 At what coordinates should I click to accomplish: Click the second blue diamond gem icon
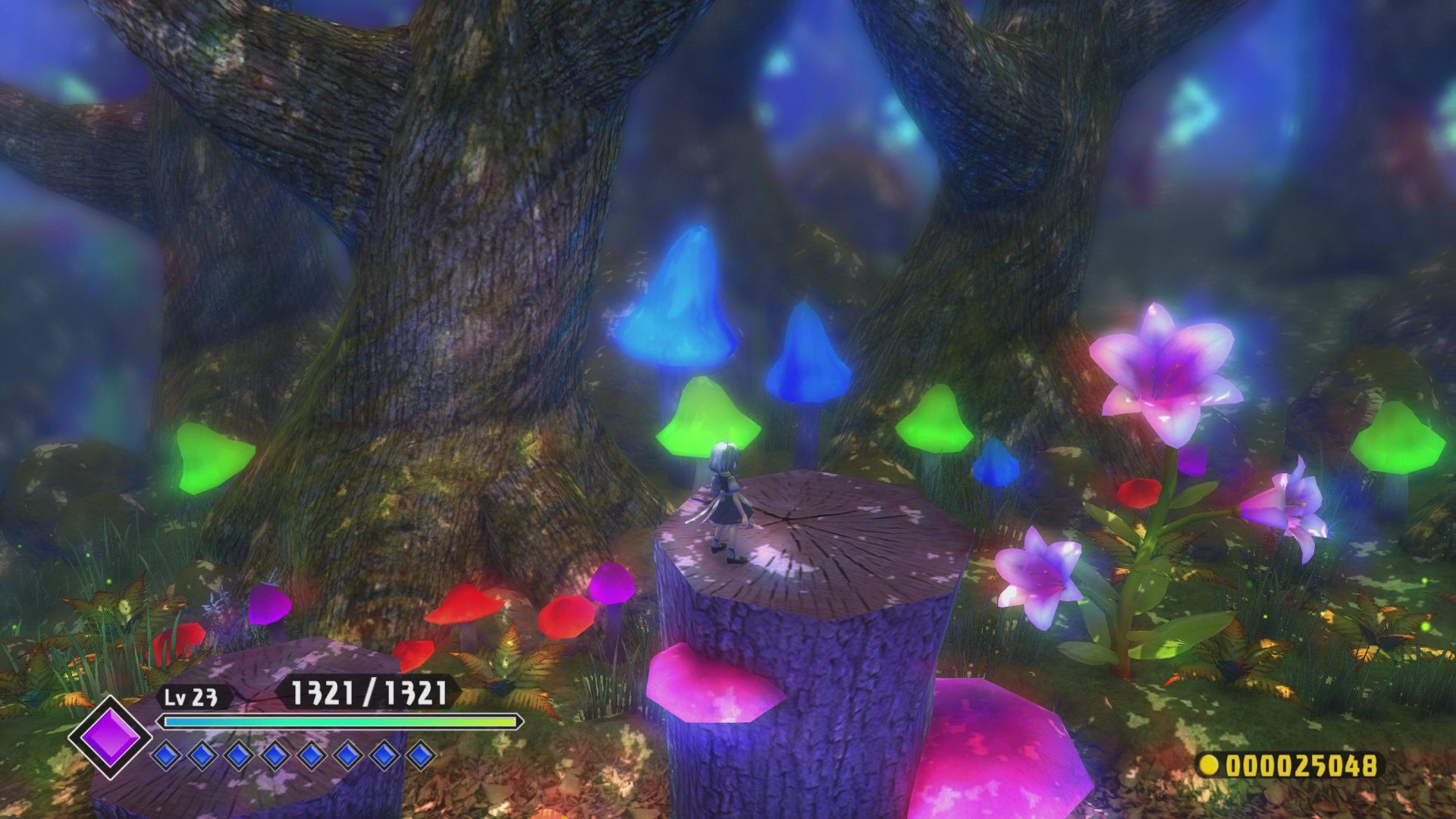202,754
